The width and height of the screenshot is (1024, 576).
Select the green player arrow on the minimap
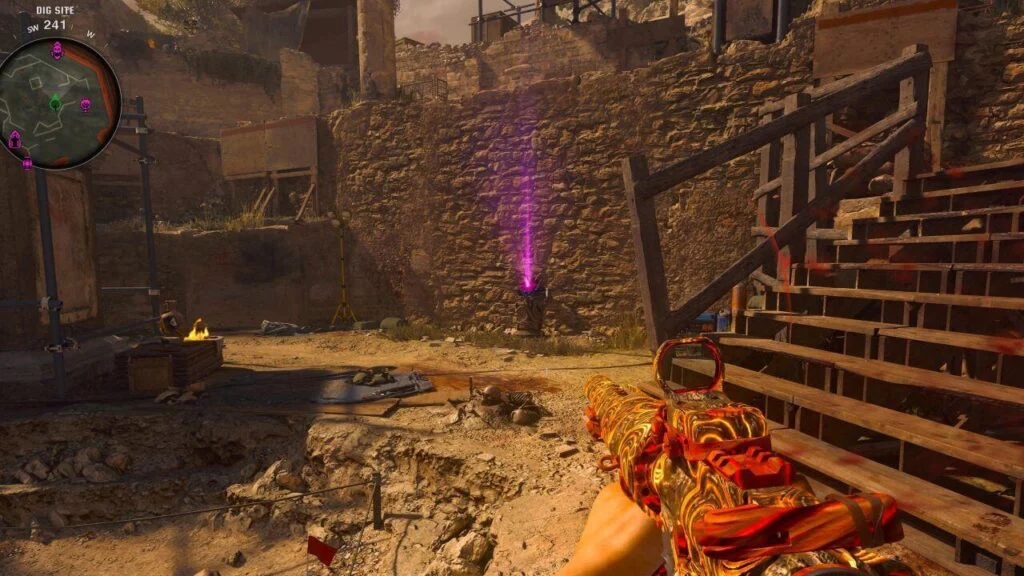[55, 103]
